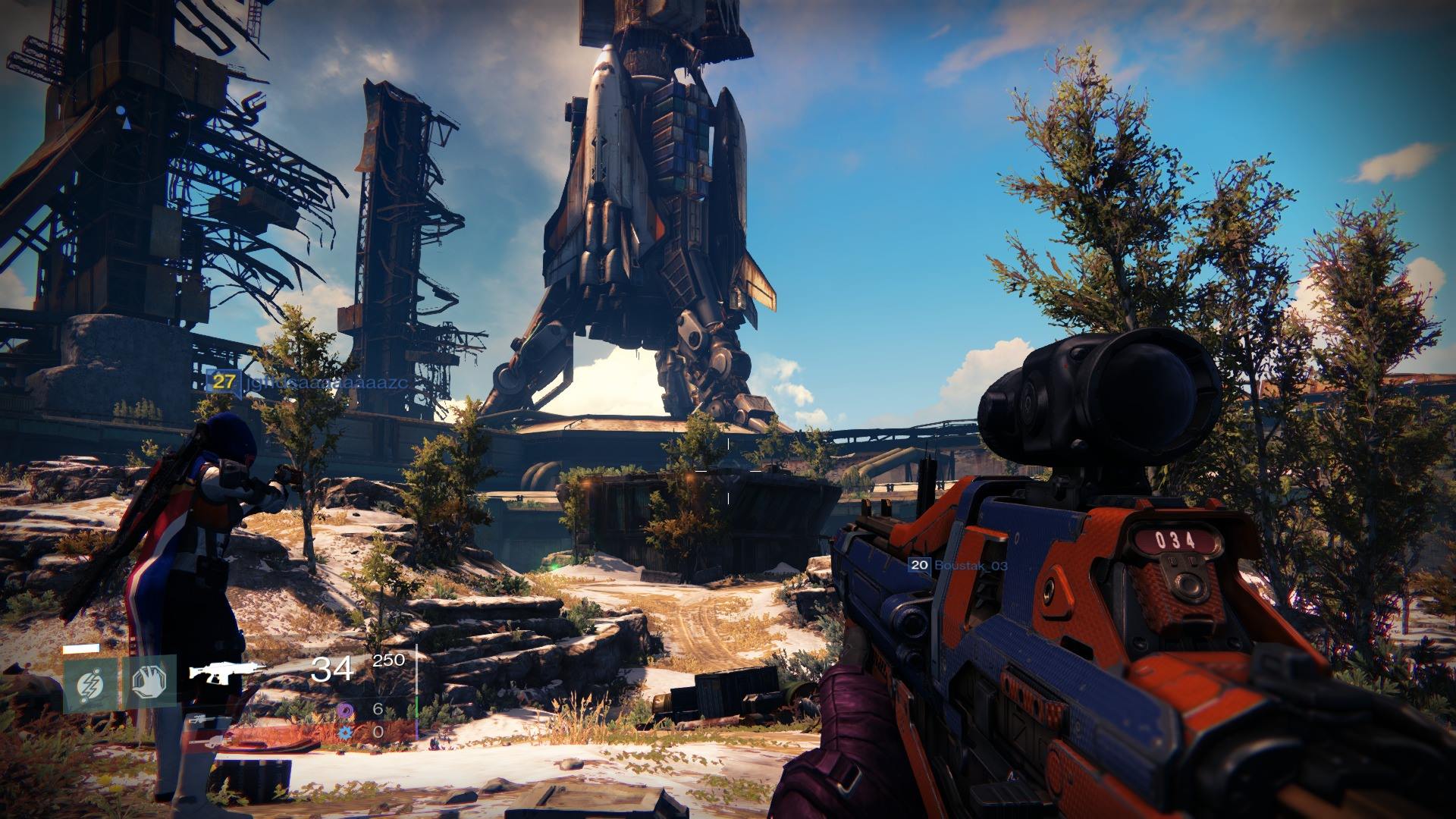Viewport: 1456px width, 819px height.
Task: Click the purple special ammo icon
Action: click(x=345, y=710)
